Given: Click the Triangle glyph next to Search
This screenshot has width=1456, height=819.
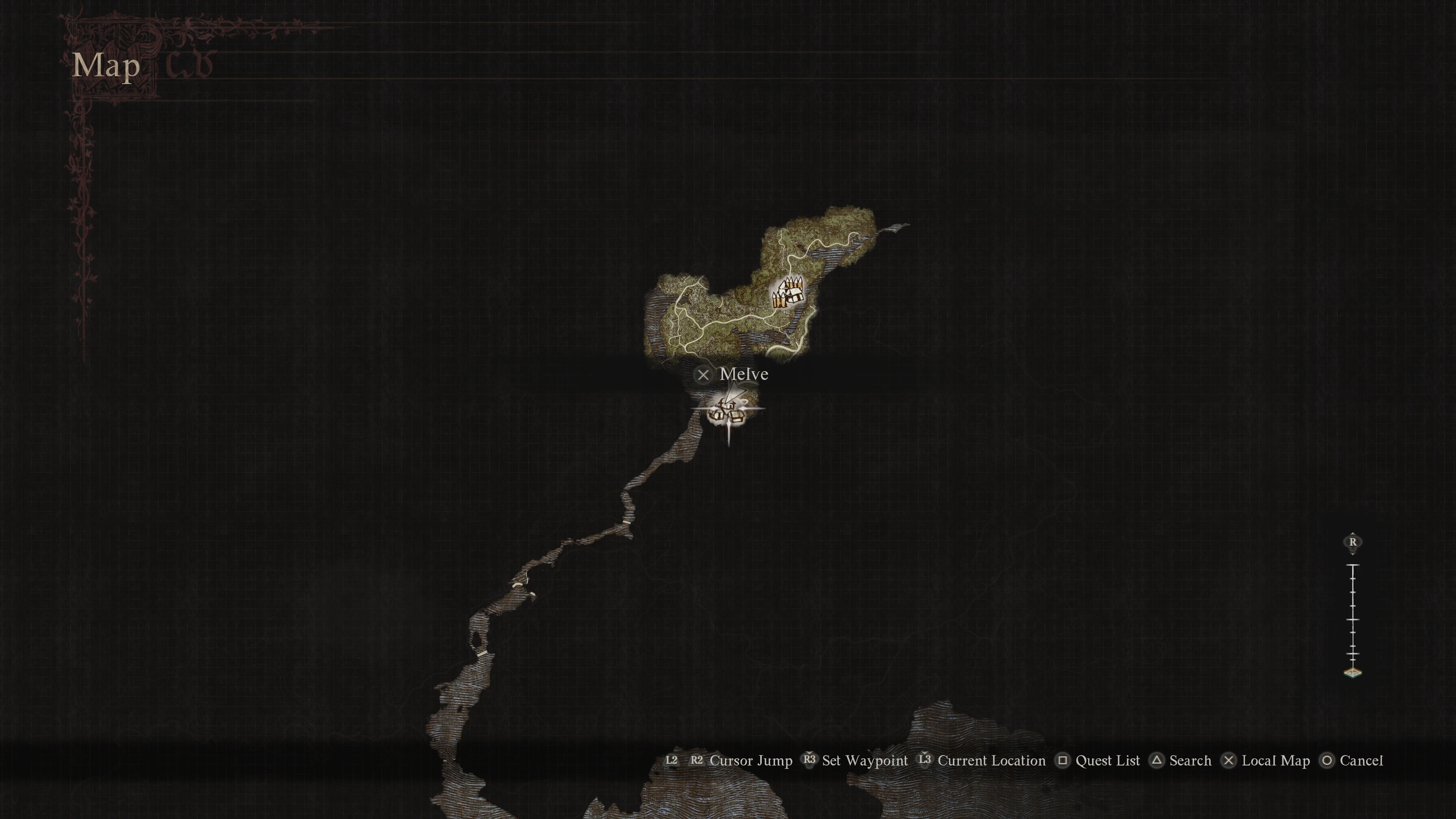Looking at the screenshot, I should tap(1156, 761).
